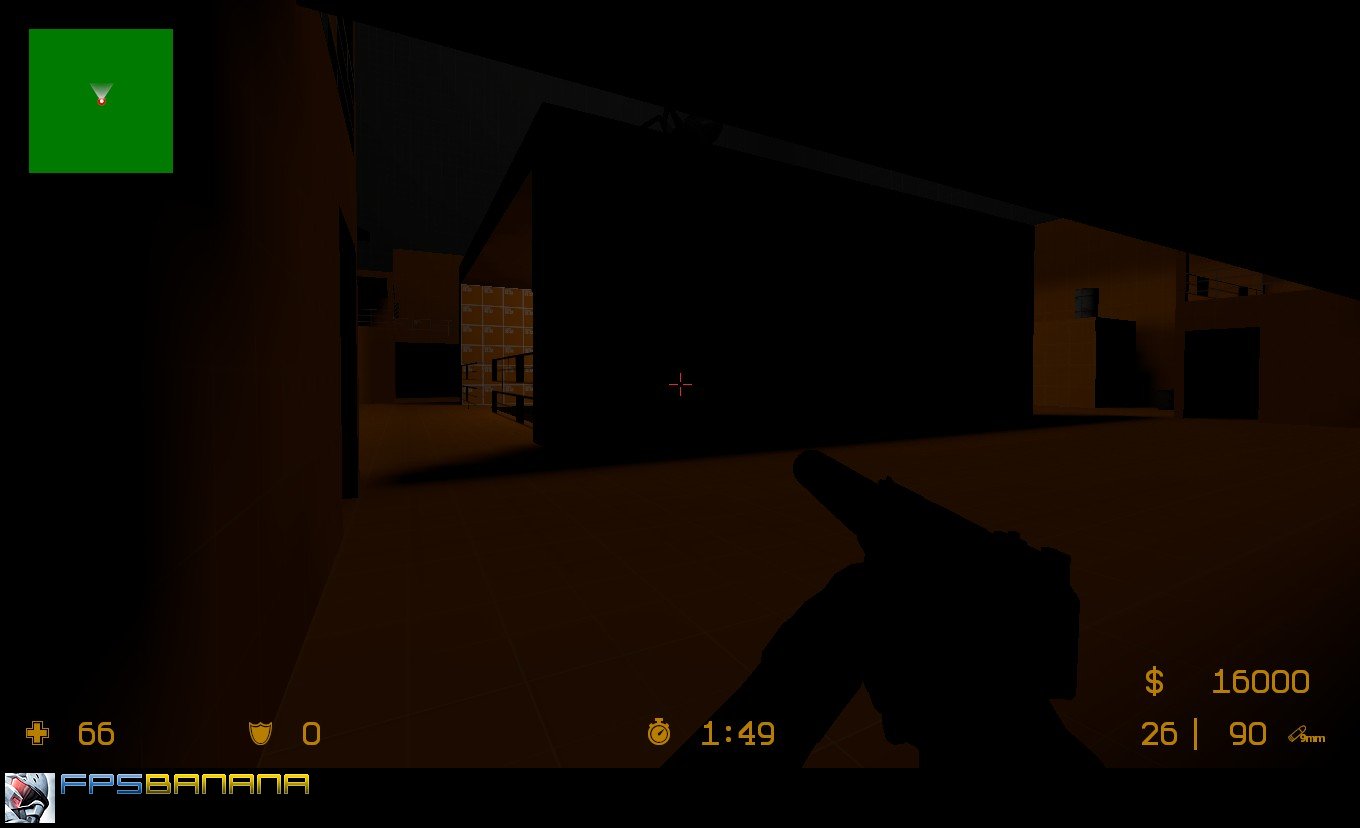Image resolution: width=1360 pixels, height=828 pixels.
Task: Toggle the green radar minimap
Action: point(100,100)
